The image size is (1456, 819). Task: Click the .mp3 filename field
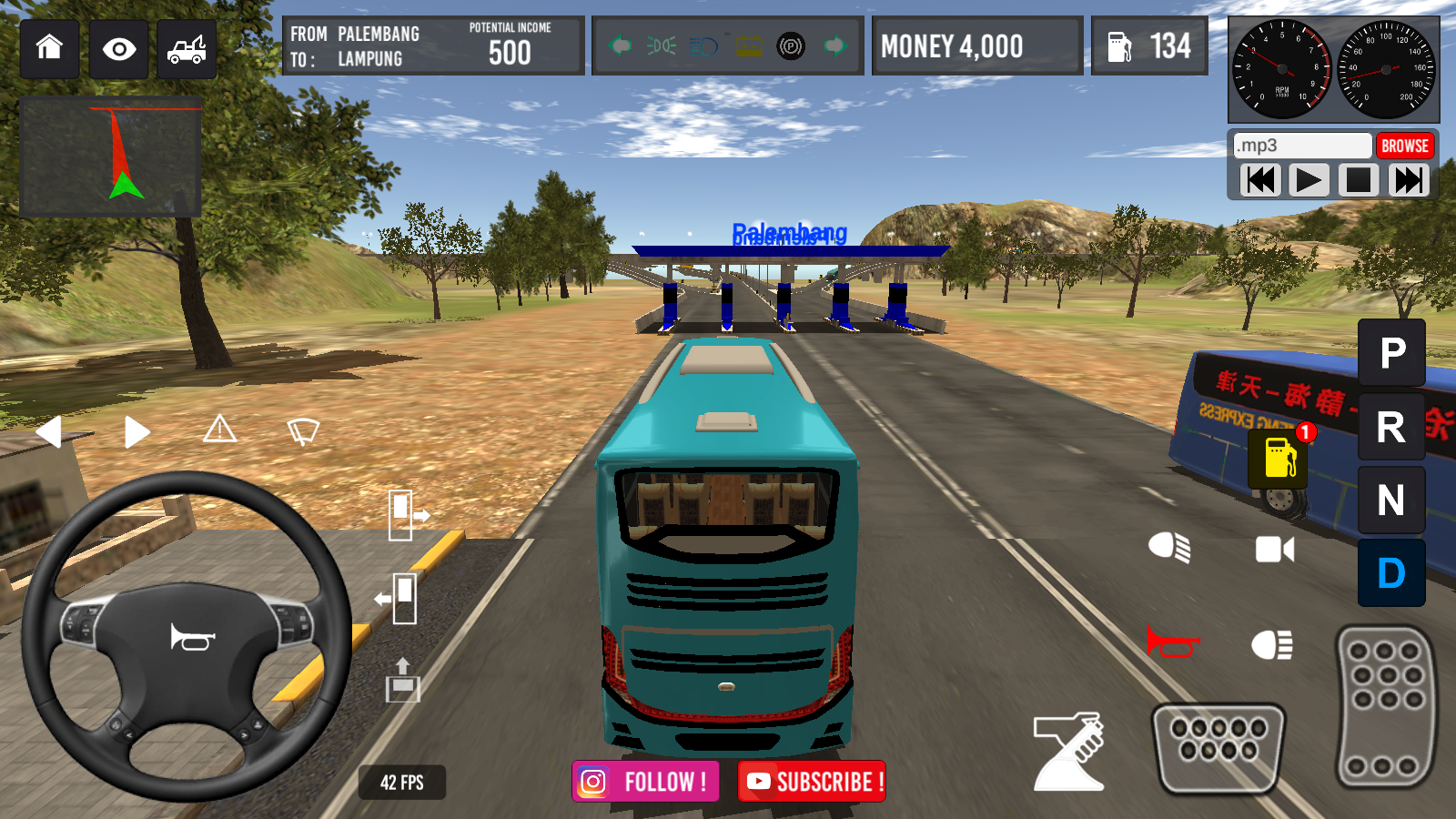pos(1301,145)
